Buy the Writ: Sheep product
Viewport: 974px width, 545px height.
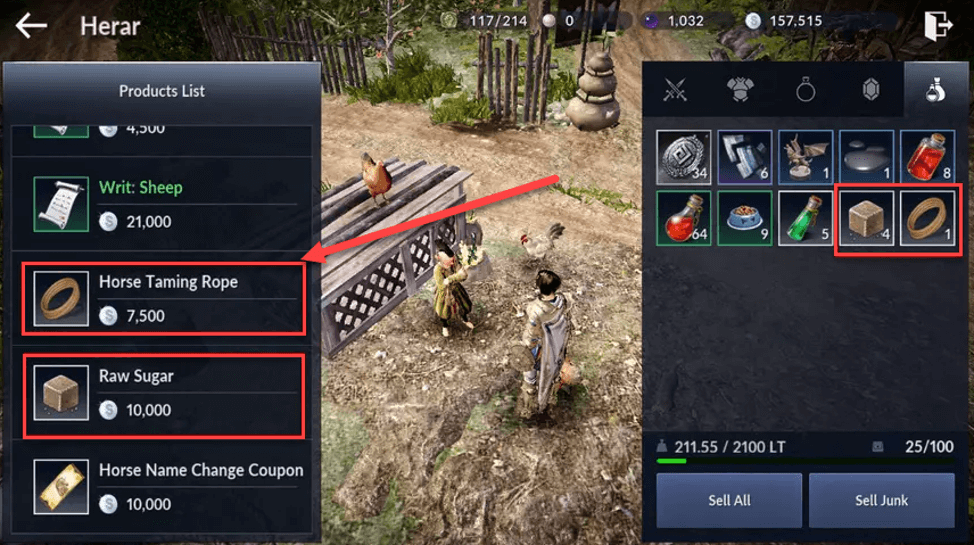coord(164,204)
